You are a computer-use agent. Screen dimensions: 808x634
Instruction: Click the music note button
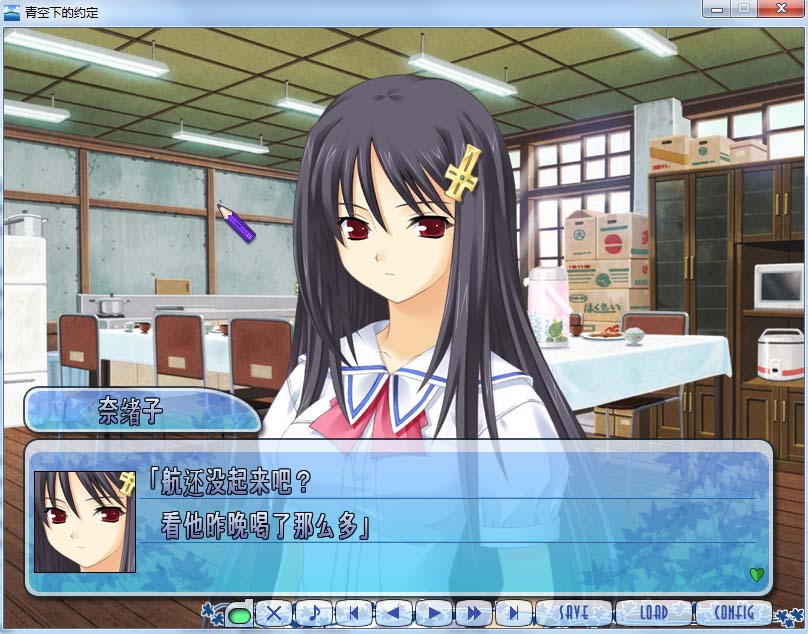coord(315,613)
